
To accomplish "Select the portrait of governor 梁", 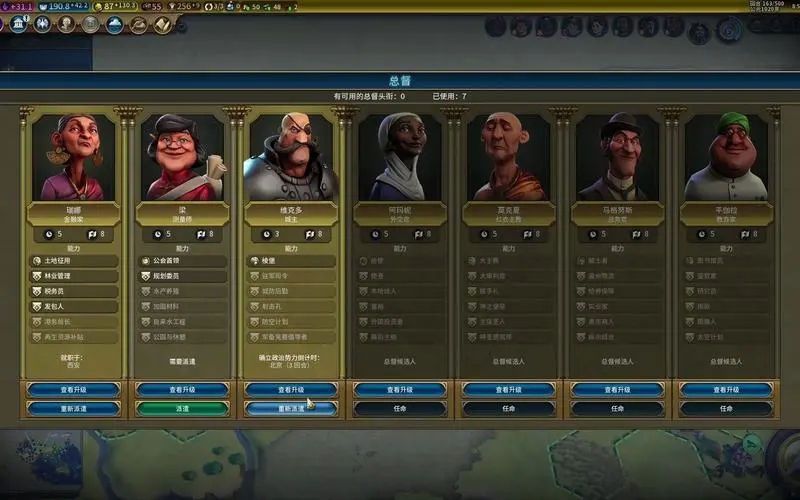I will 182,157.
